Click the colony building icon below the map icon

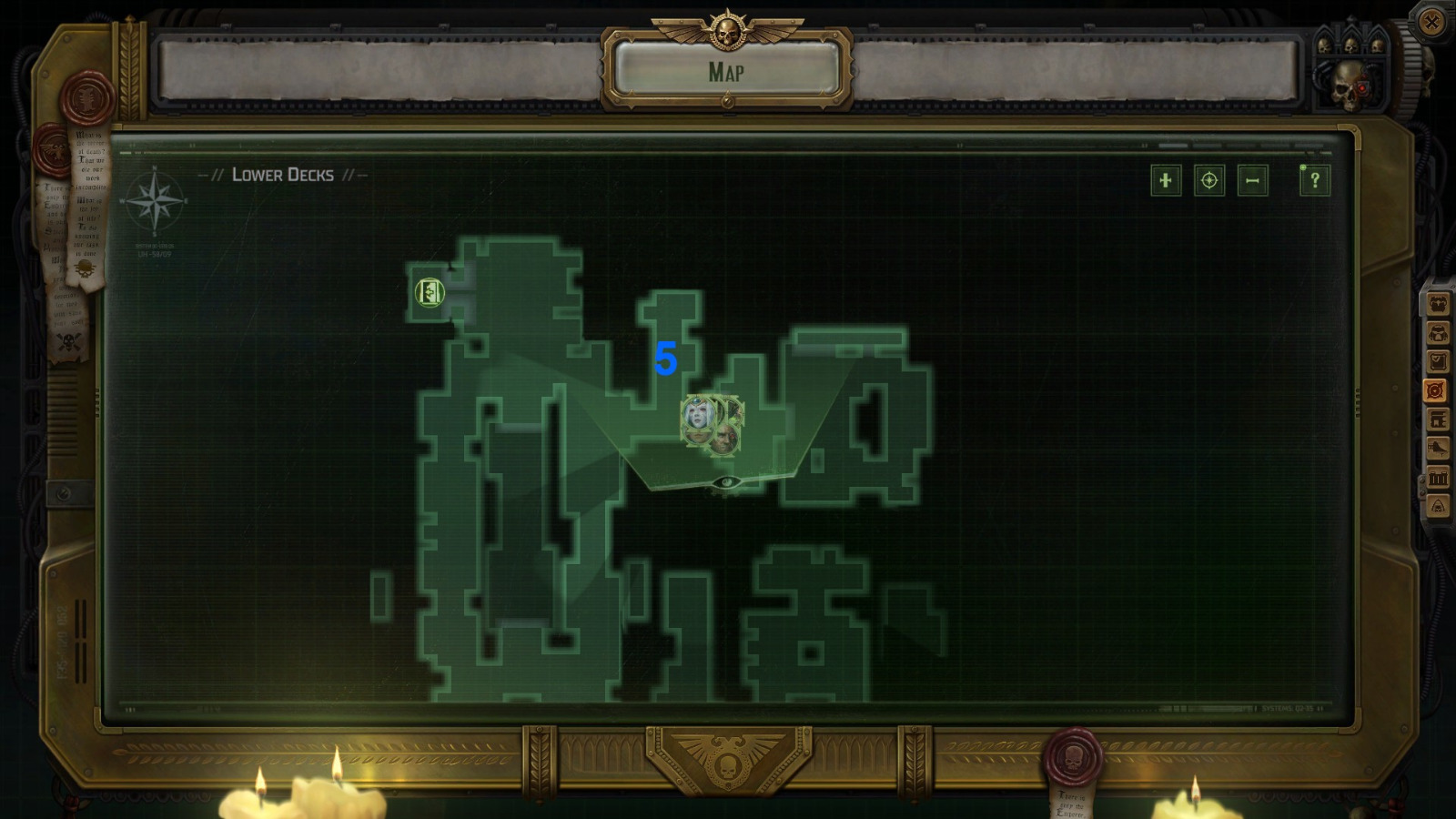pyautogui.click(x=1436, y=419)
